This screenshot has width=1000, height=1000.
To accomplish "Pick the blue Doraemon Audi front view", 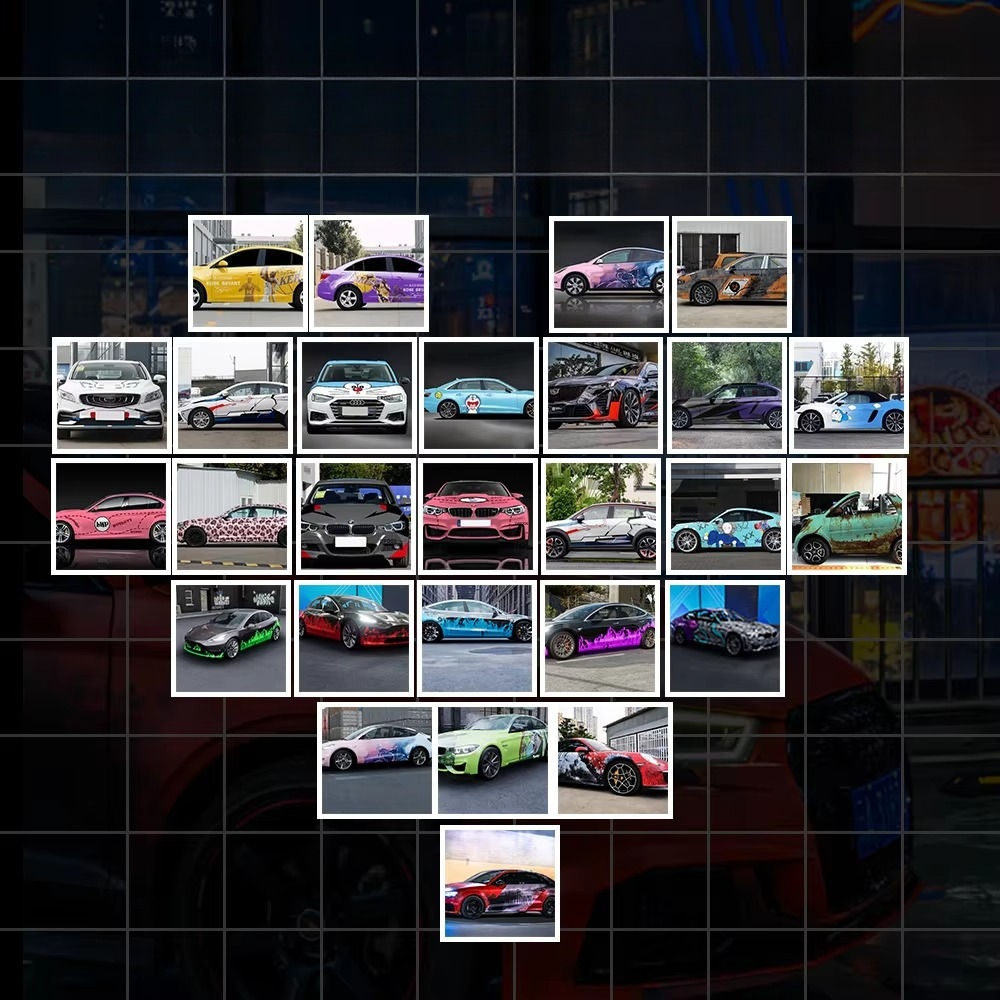I will coord(356,395).
